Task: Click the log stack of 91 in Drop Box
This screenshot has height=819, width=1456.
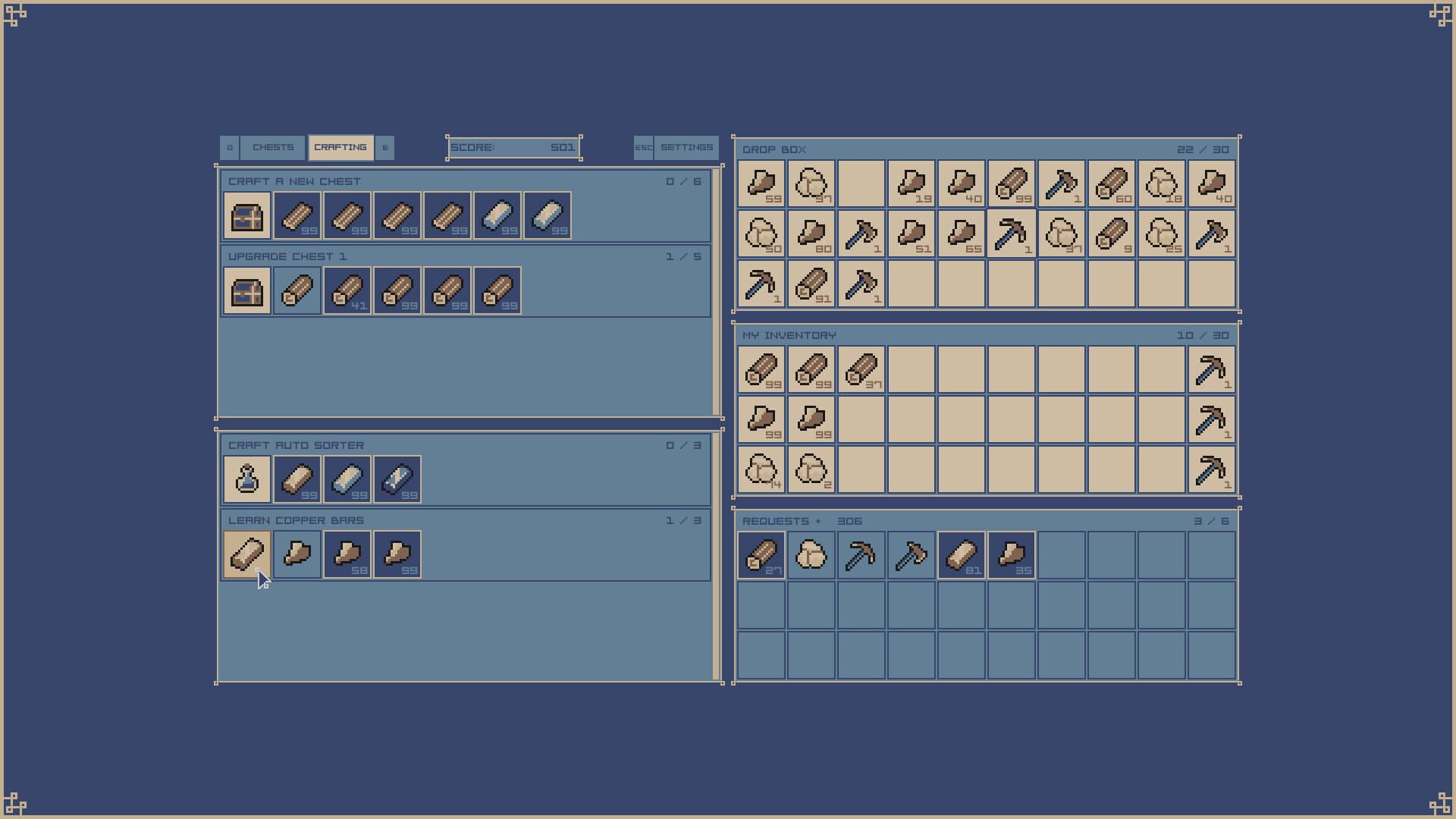Action: point(811,284)
